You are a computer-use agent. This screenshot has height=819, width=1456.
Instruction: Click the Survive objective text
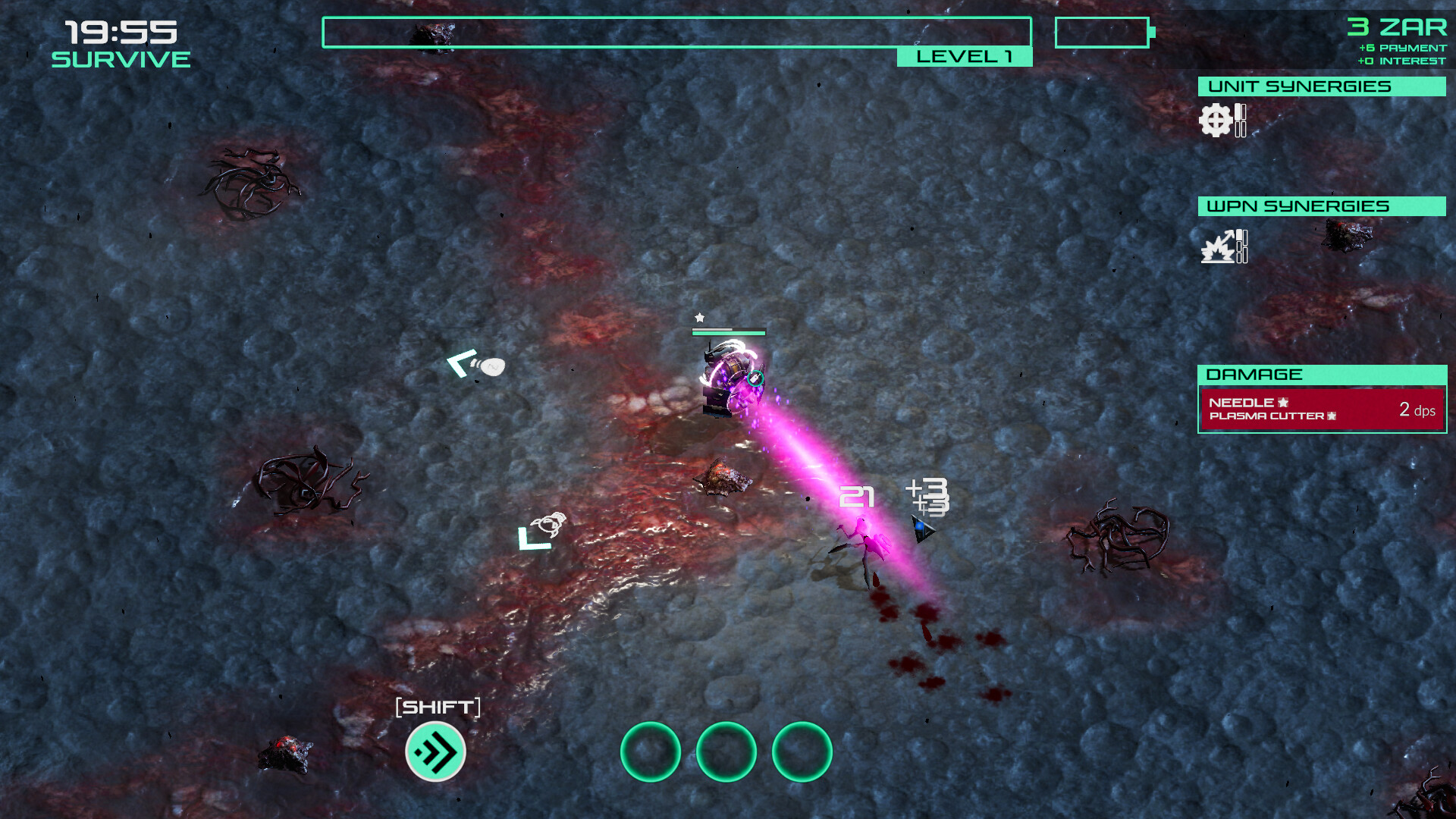coord(119,57)
